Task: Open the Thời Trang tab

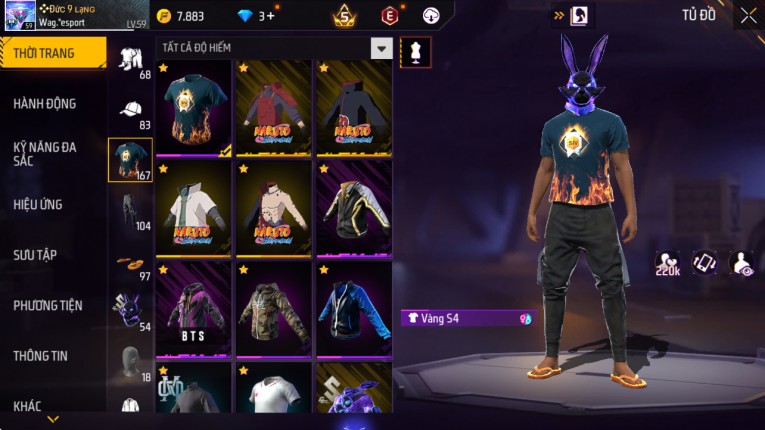Action: pos(52,53)
